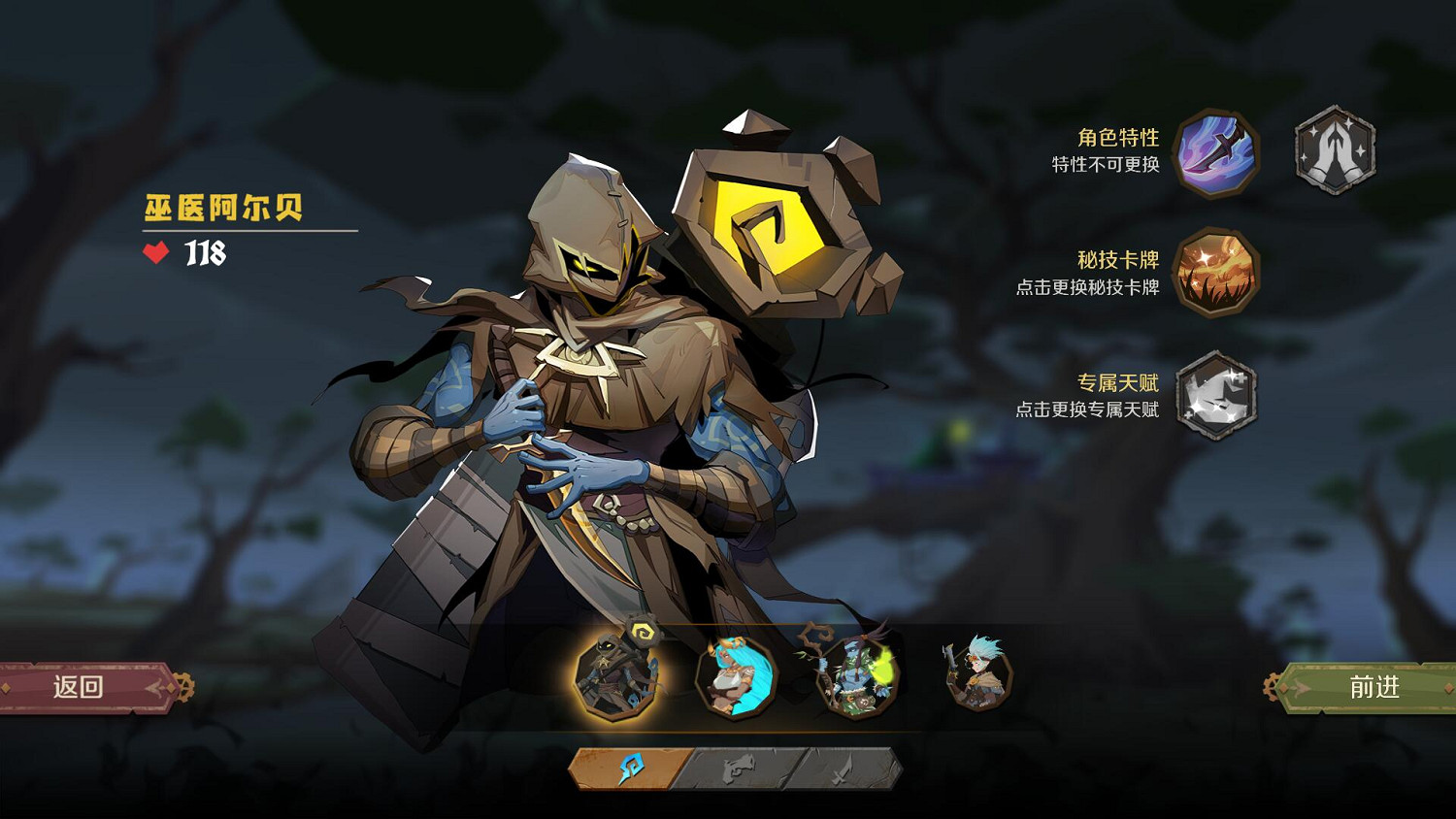The image size is (1456, 819).
Task: Switch to the blue rune class tab
Action: [x=630, y=770]
